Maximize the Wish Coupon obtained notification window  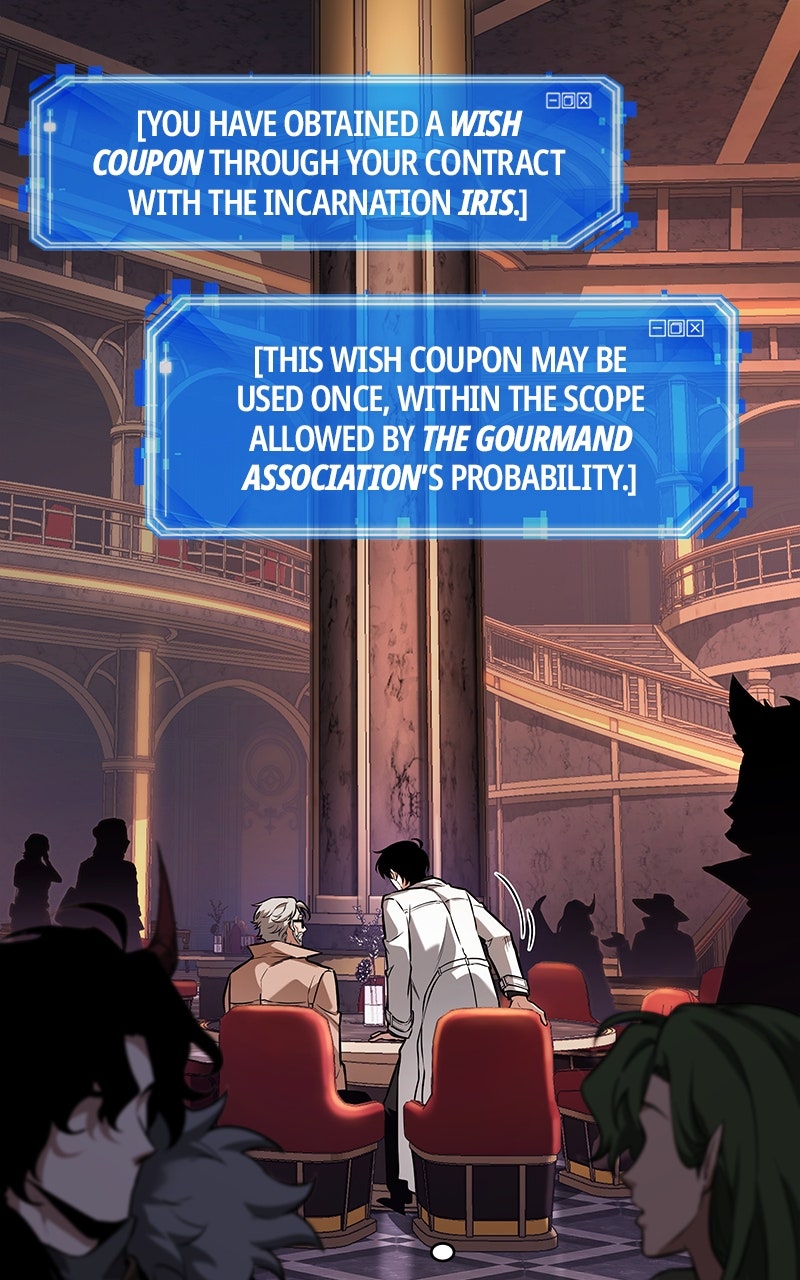tap(569, 100)
